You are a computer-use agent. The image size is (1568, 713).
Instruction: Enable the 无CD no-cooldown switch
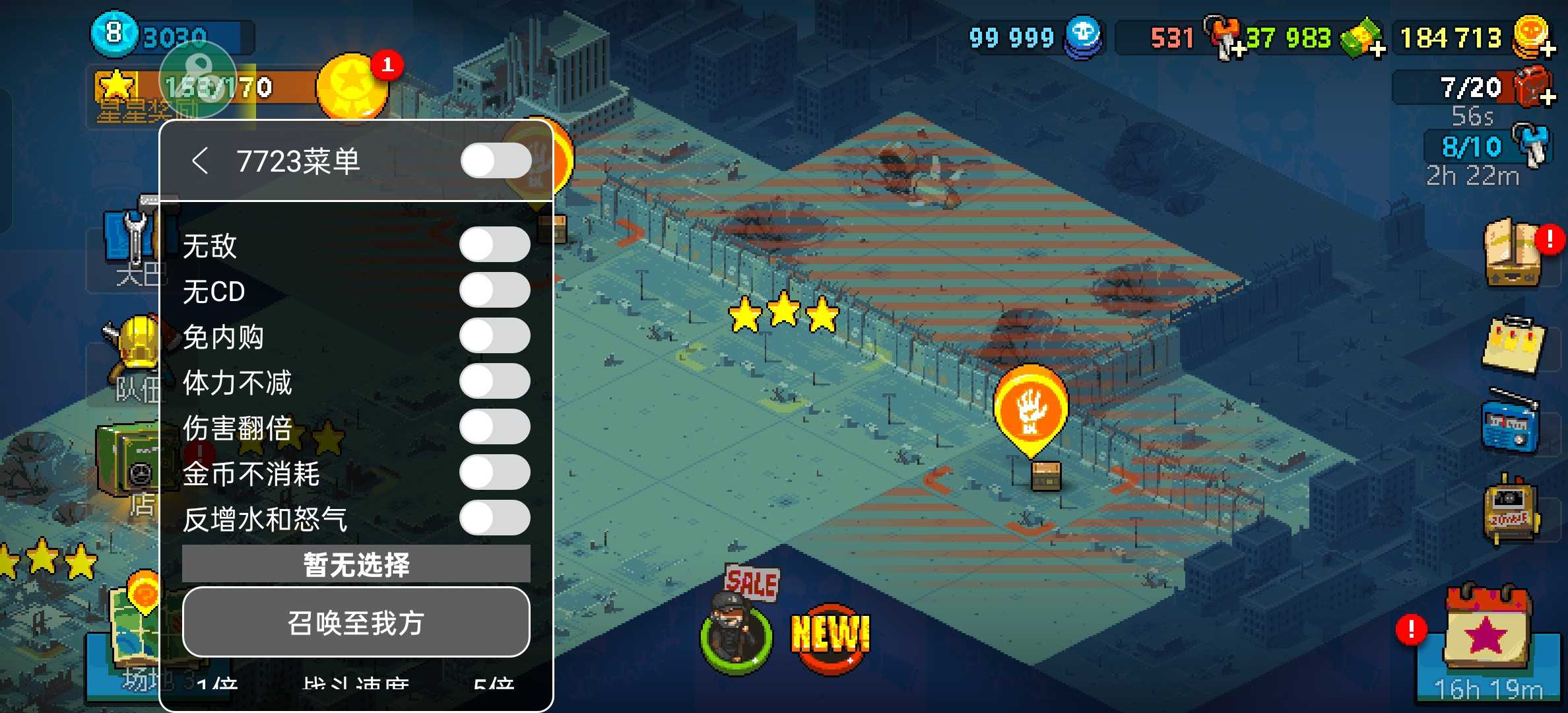pos(494,290)
